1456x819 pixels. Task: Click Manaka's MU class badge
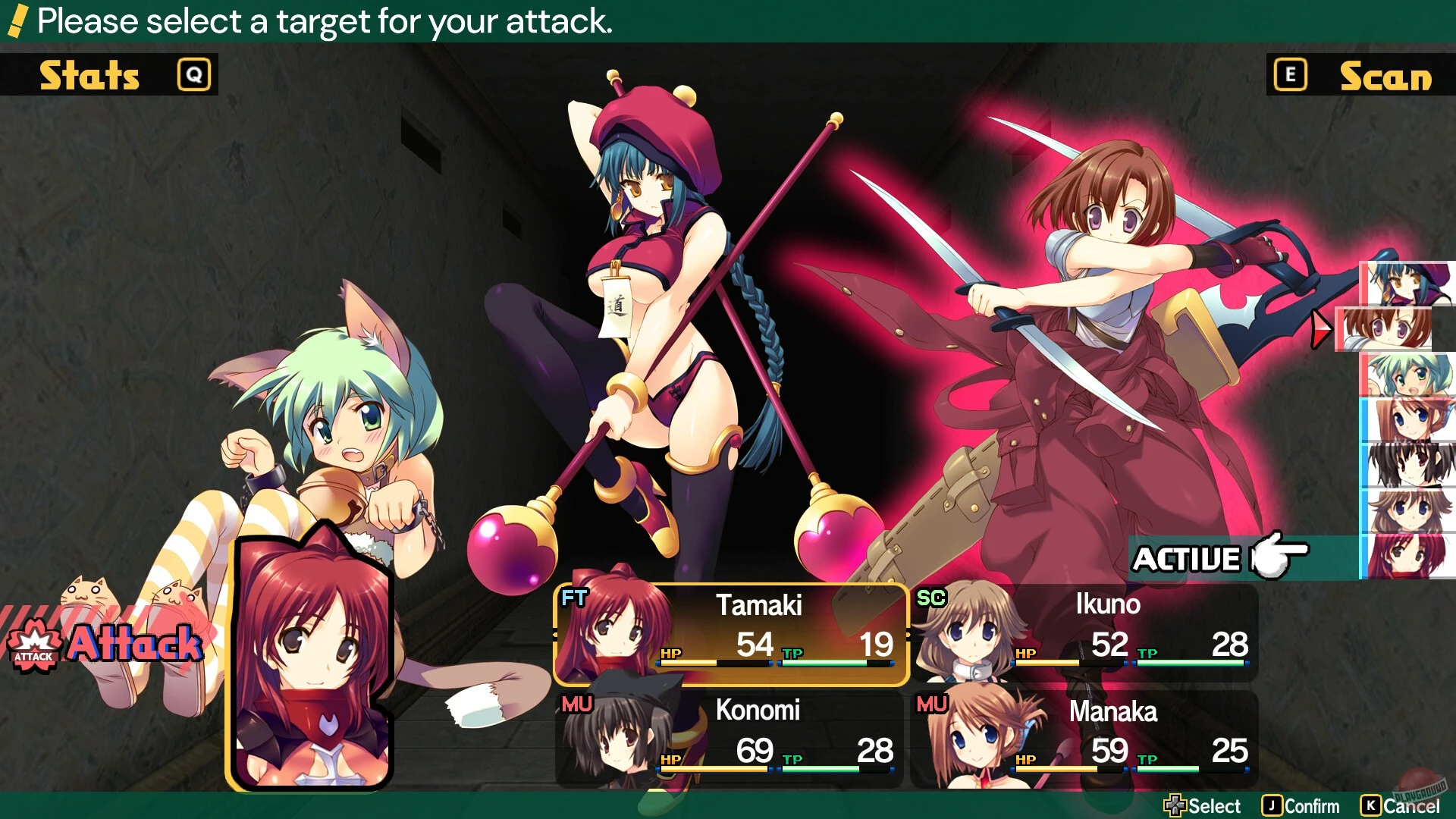click(933, 704)
